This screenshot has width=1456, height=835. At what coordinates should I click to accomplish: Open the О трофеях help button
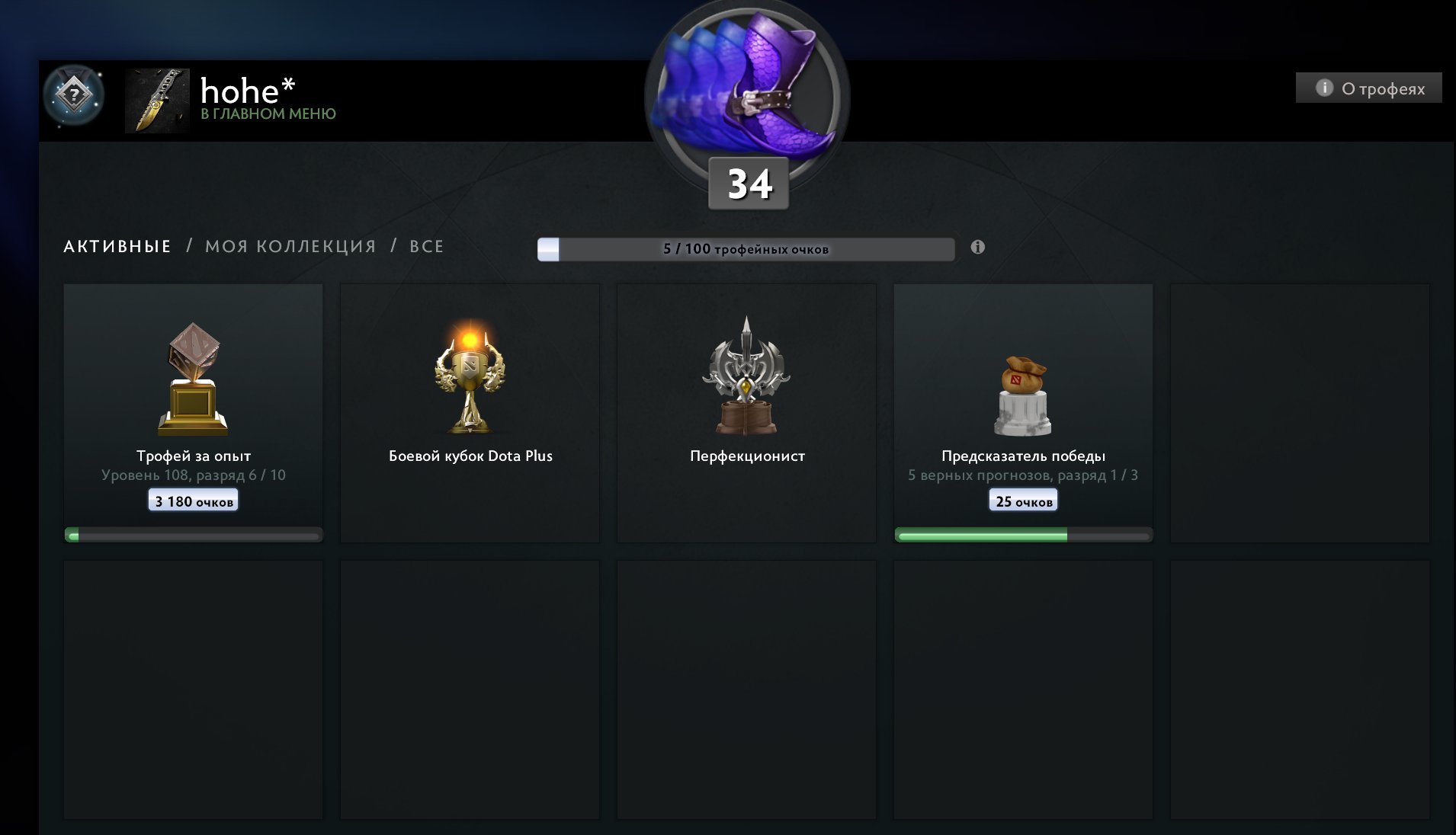click(1368, 88)
